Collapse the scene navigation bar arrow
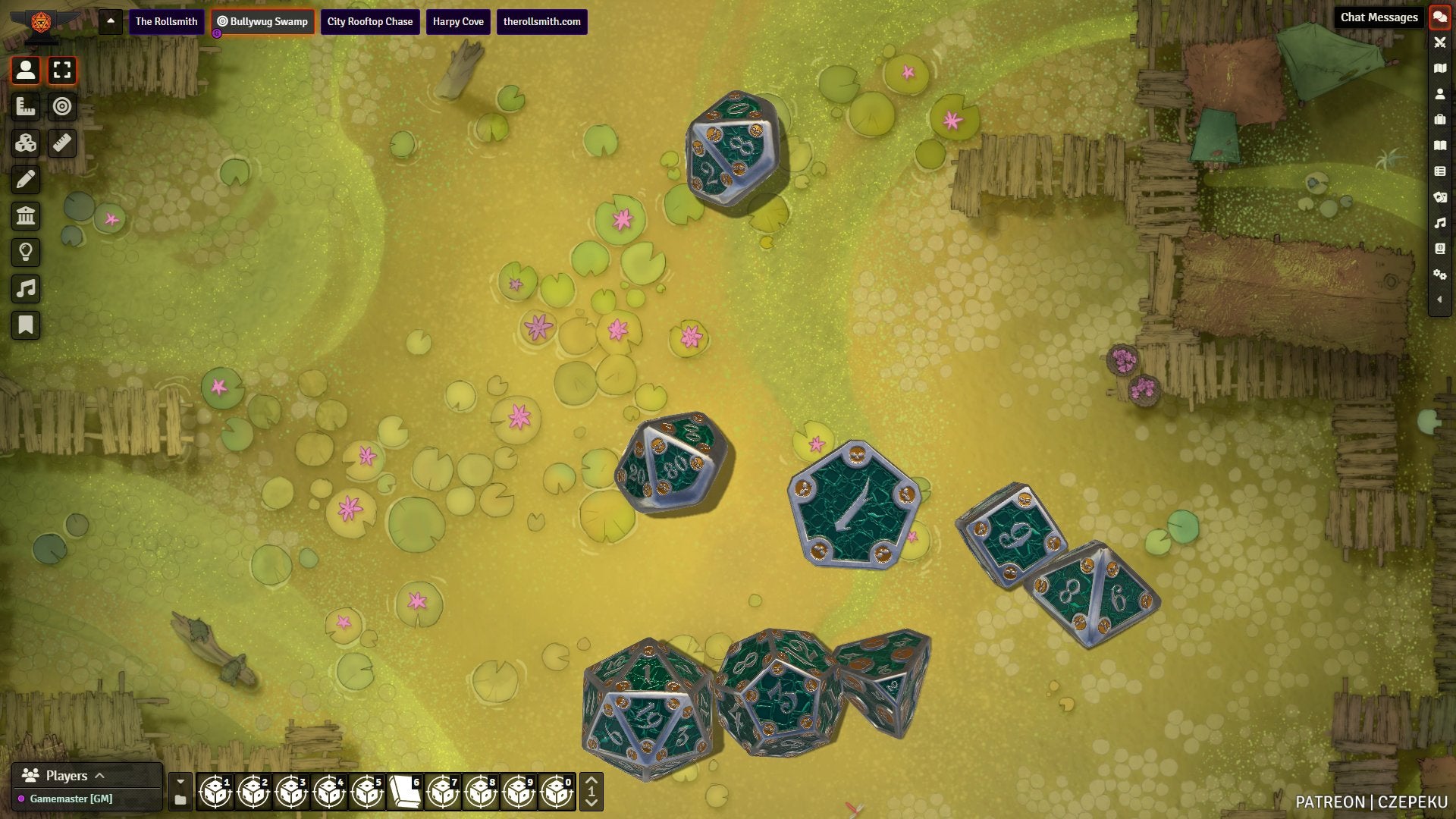The height and width of the screenshot is (819, 1456). 111,21
